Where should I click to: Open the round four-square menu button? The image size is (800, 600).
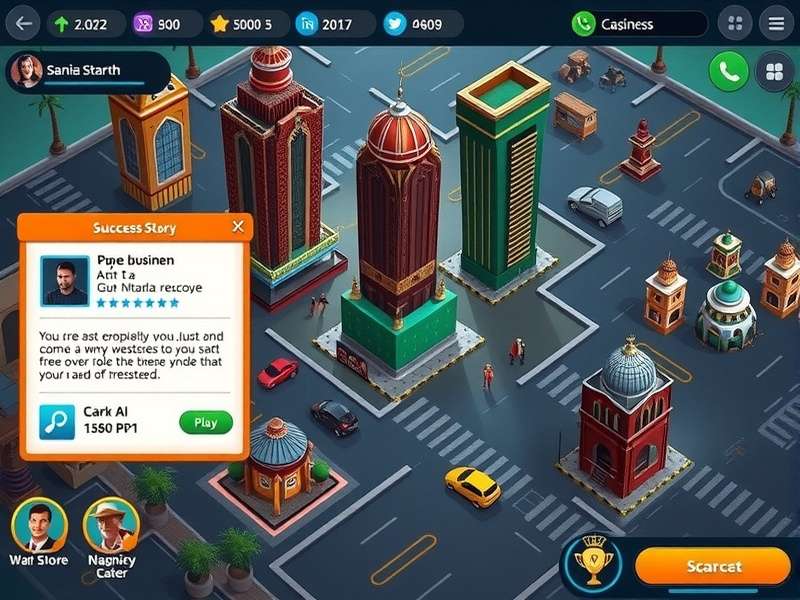(x=773, y=71)
